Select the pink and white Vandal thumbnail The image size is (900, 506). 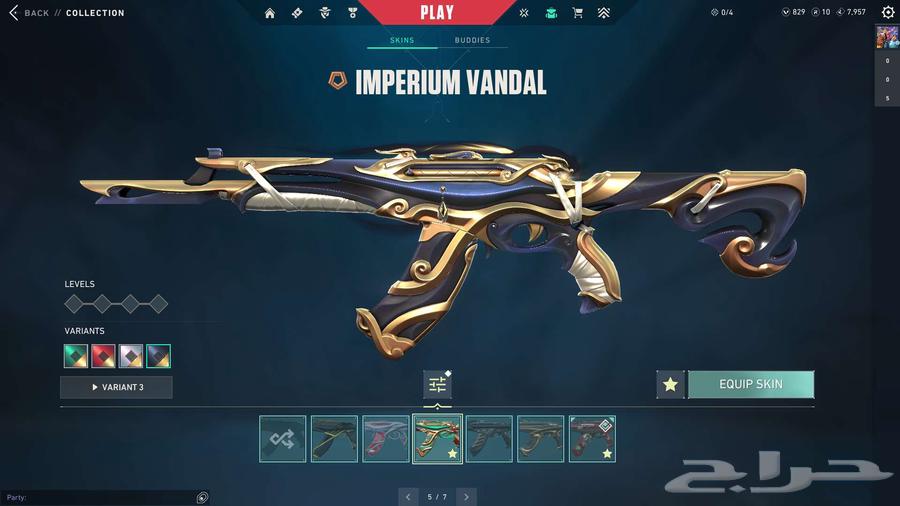[x=386, y=439]
